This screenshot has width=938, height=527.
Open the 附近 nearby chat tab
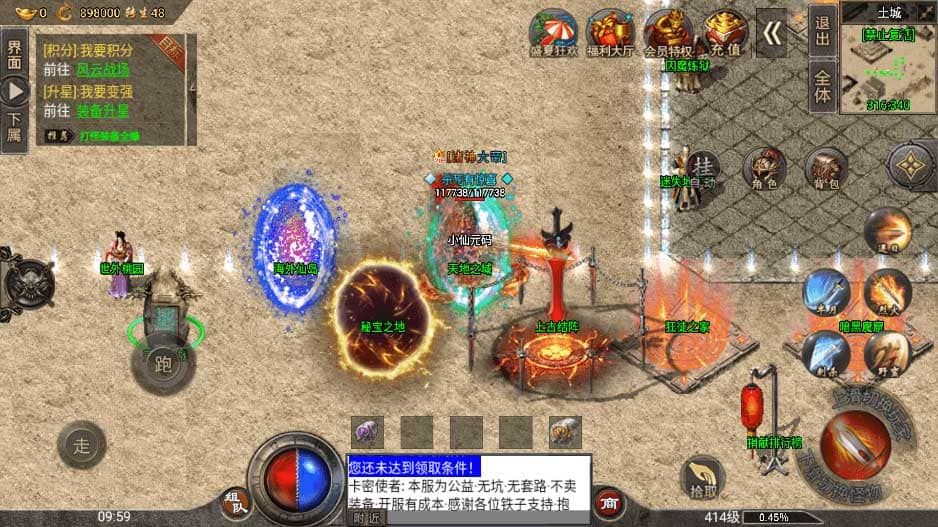tap(366, 518)
